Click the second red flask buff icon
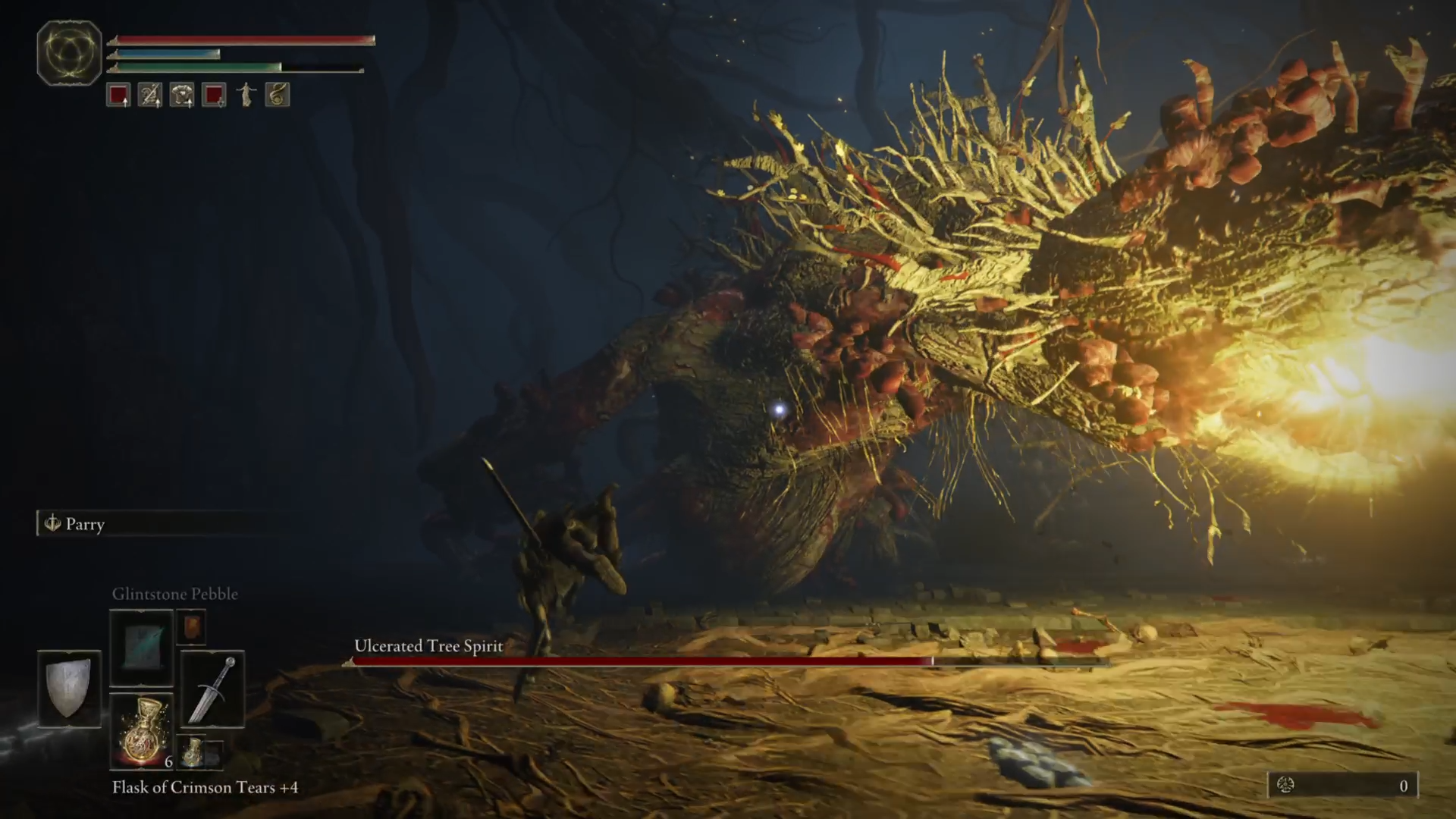The width and height of the screenshot is (1456, 819). (213, 94)
